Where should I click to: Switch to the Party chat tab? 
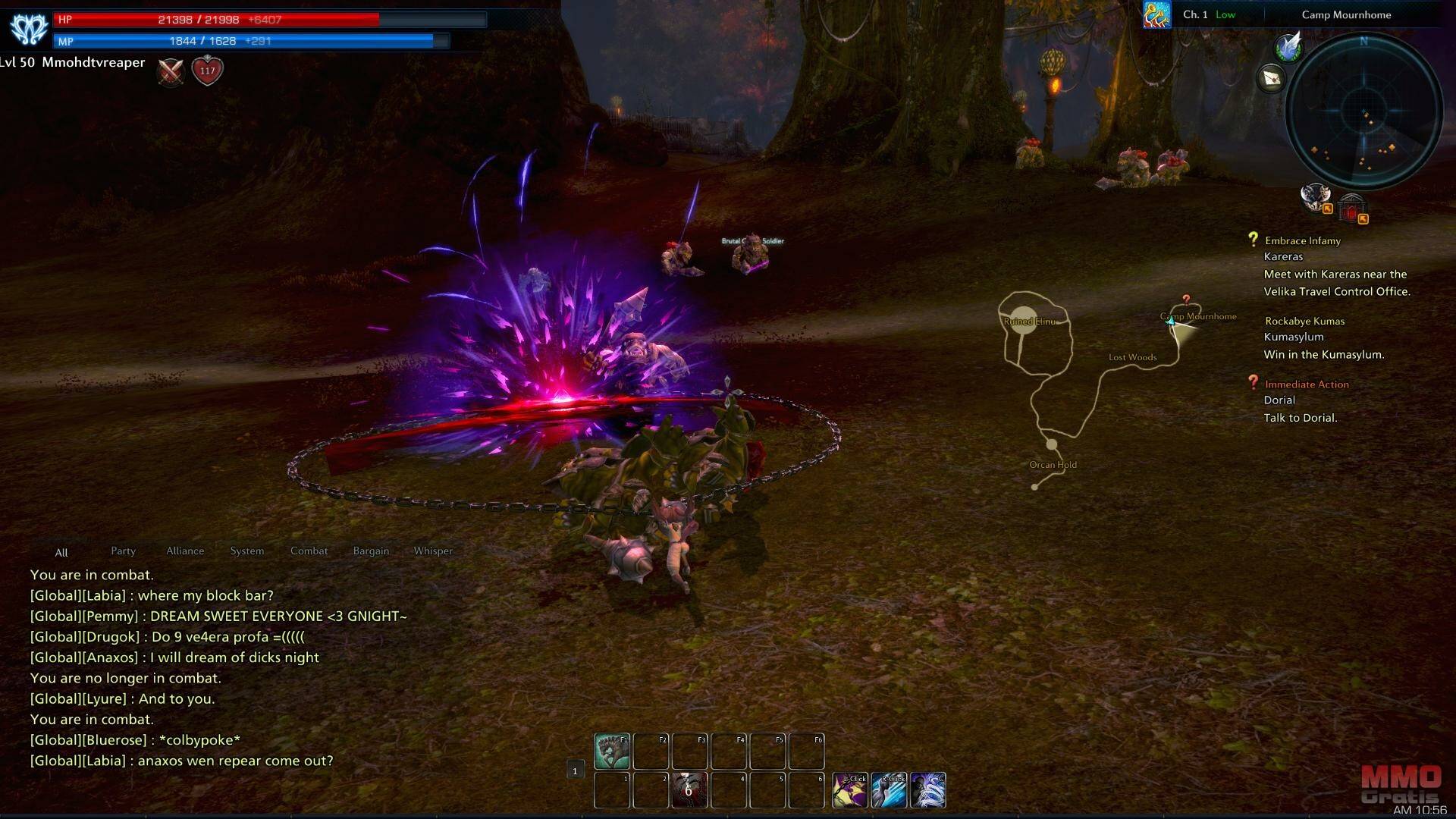(x=123, y=551)
